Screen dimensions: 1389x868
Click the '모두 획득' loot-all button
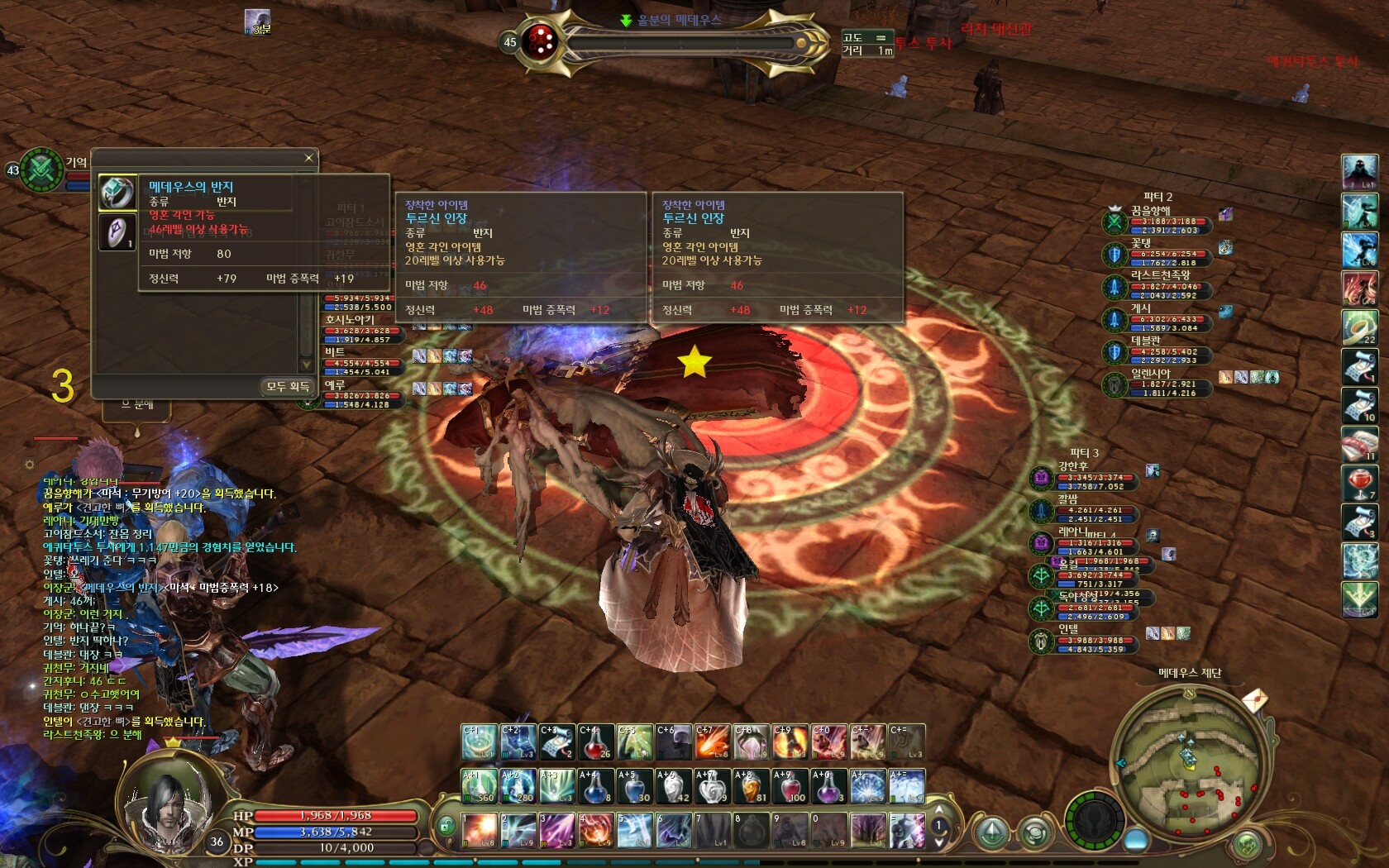pyautogui.click(x=287, y=386)
